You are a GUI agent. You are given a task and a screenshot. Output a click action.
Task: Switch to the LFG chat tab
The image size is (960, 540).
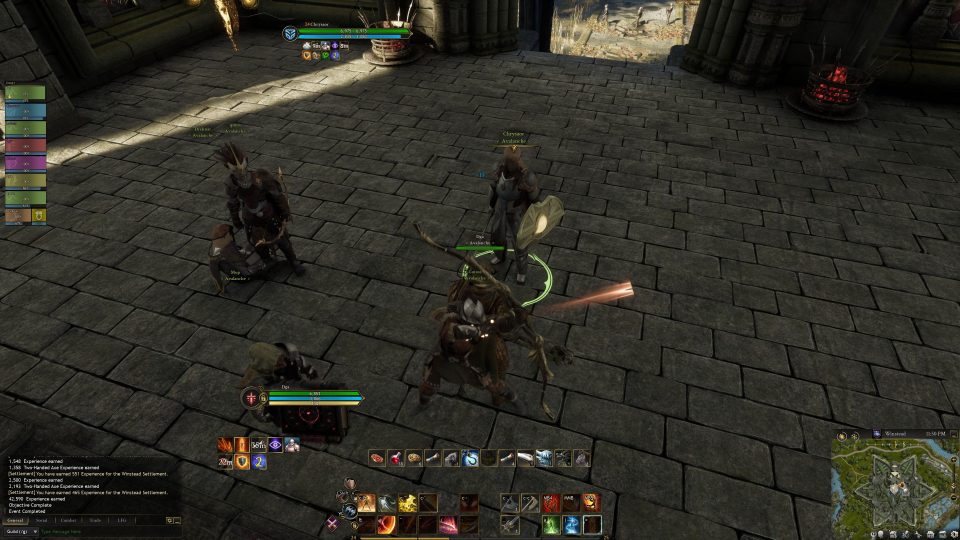pos(121,520)
